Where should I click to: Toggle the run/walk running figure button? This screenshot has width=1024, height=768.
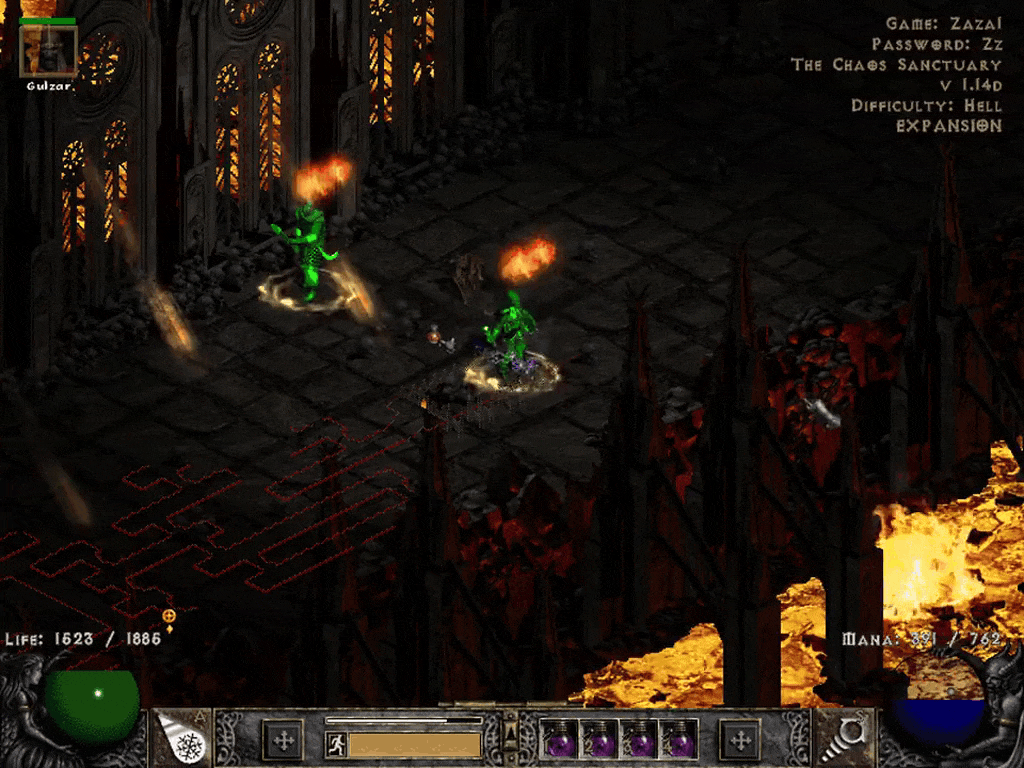pyautogui.click(x=337, y=744)
